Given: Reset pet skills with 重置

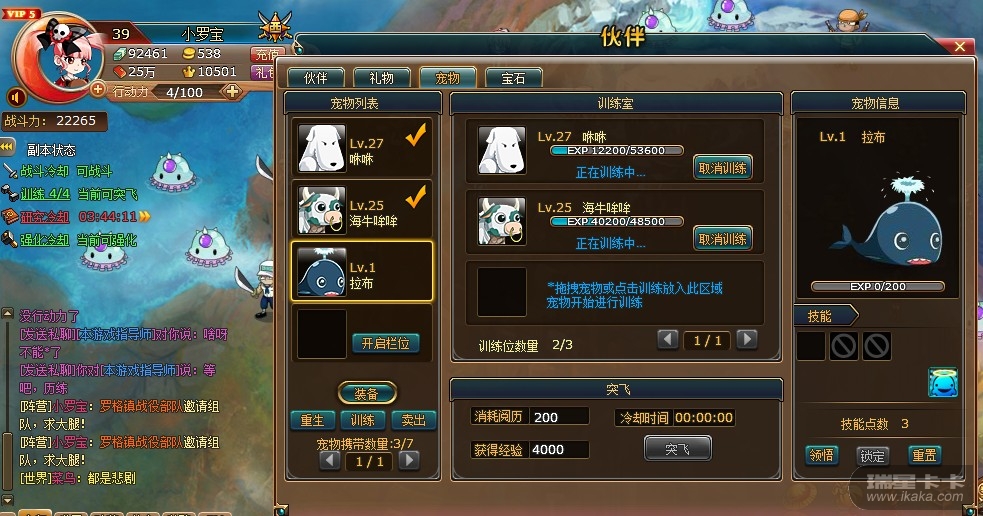Looking at the screenshot, I should pyautogui.click(x=923, y=455).
